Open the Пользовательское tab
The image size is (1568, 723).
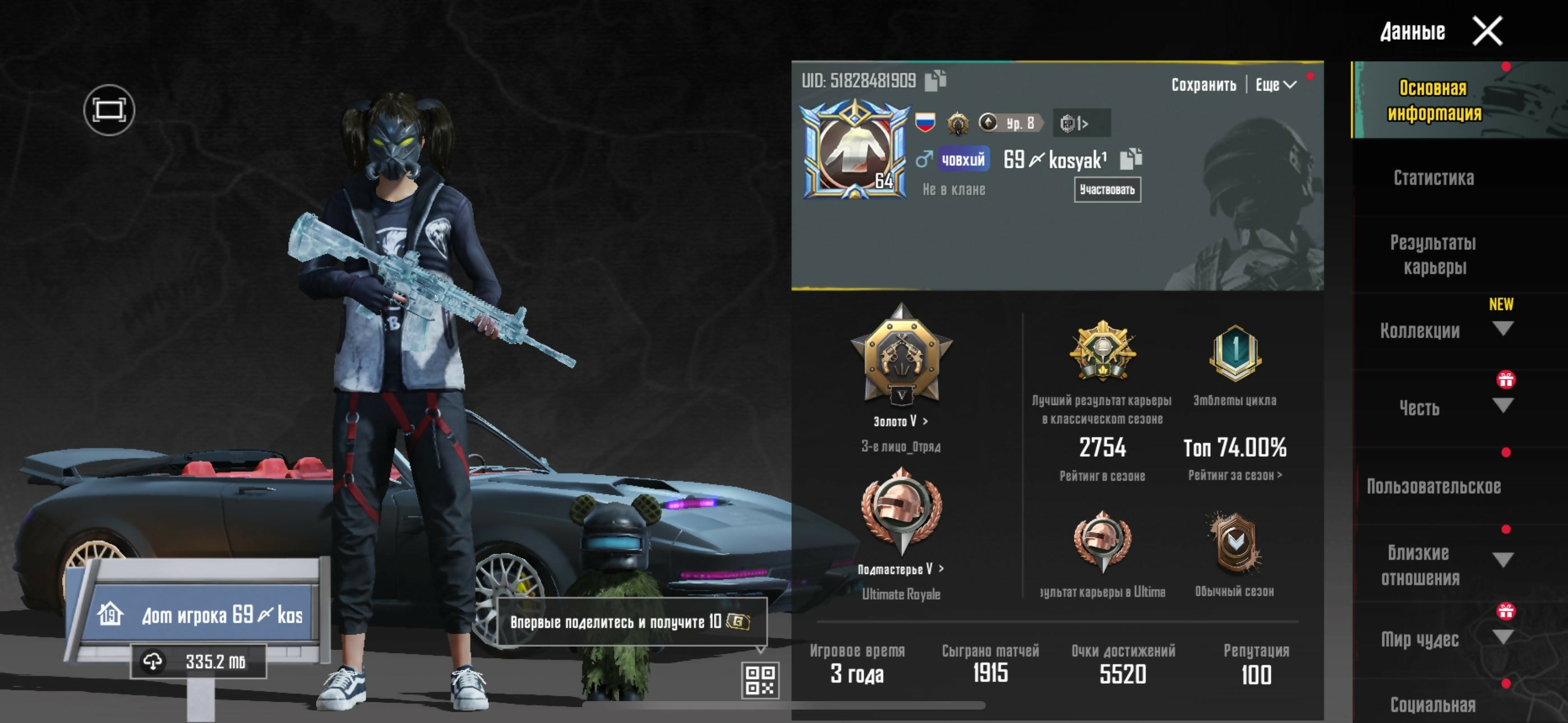point(1433,486)
